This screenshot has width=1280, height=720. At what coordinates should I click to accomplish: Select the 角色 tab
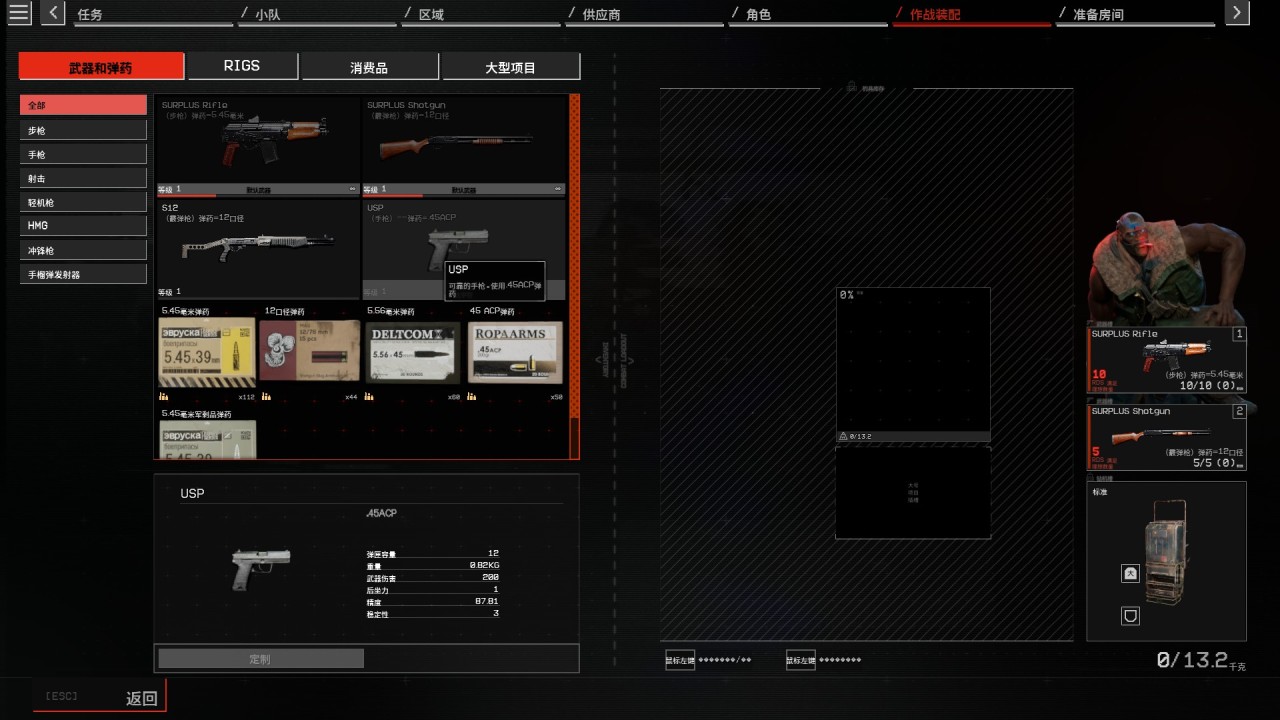(x=758, y=15)
